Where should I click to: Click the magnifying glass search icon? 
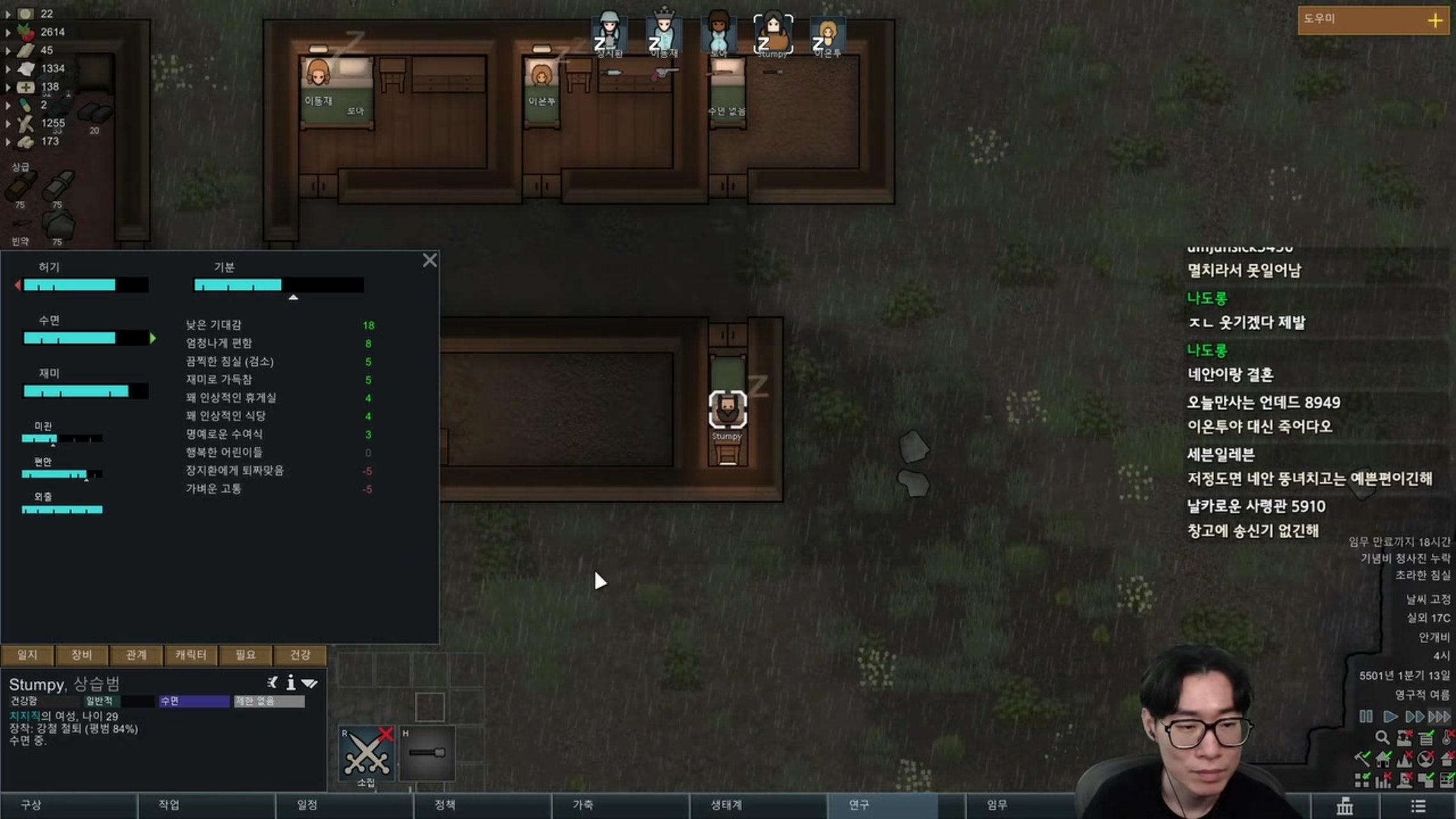1382,738
